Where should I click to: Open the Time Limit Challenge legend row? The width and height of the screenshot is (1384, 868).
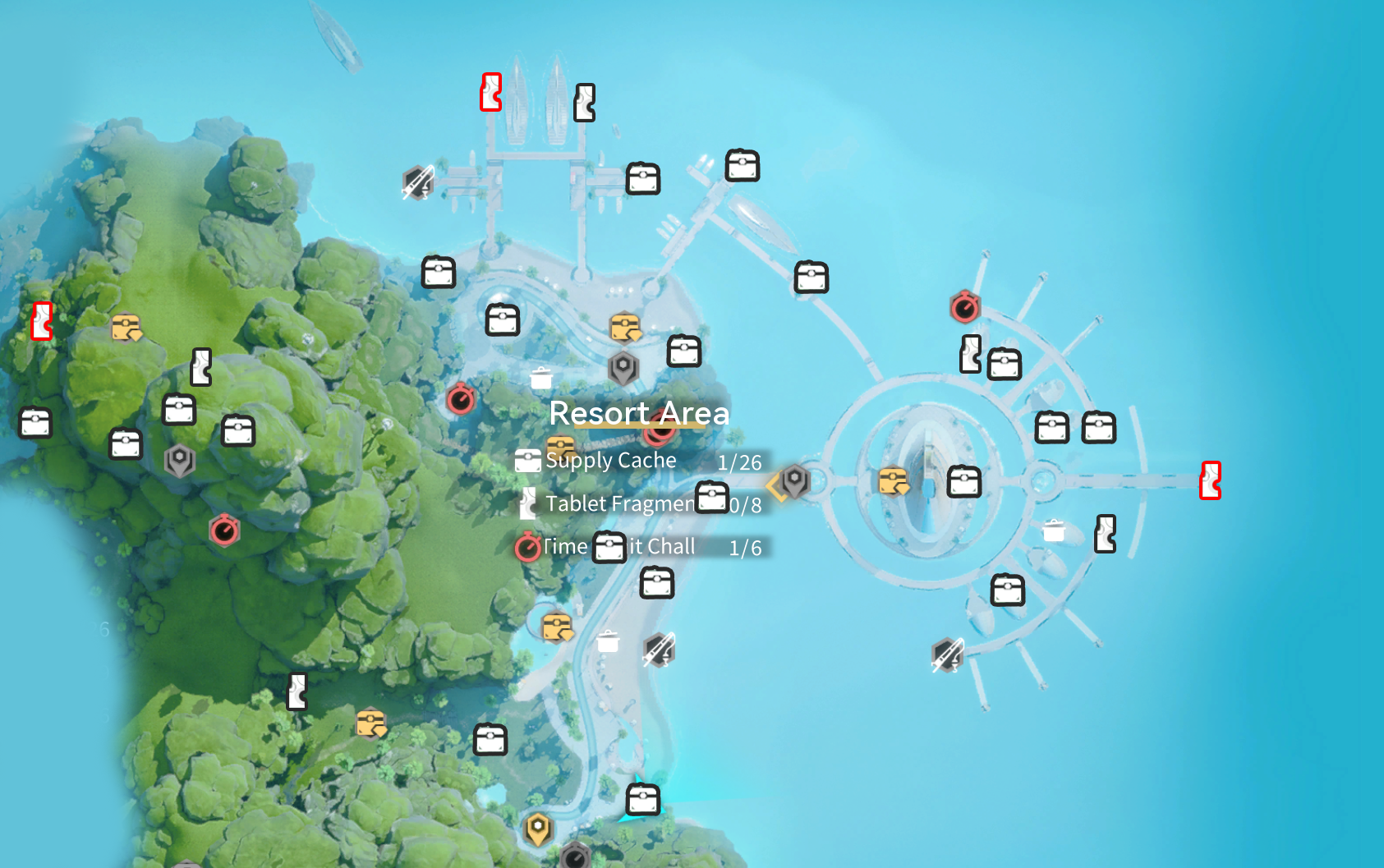[x=620, y=545]
